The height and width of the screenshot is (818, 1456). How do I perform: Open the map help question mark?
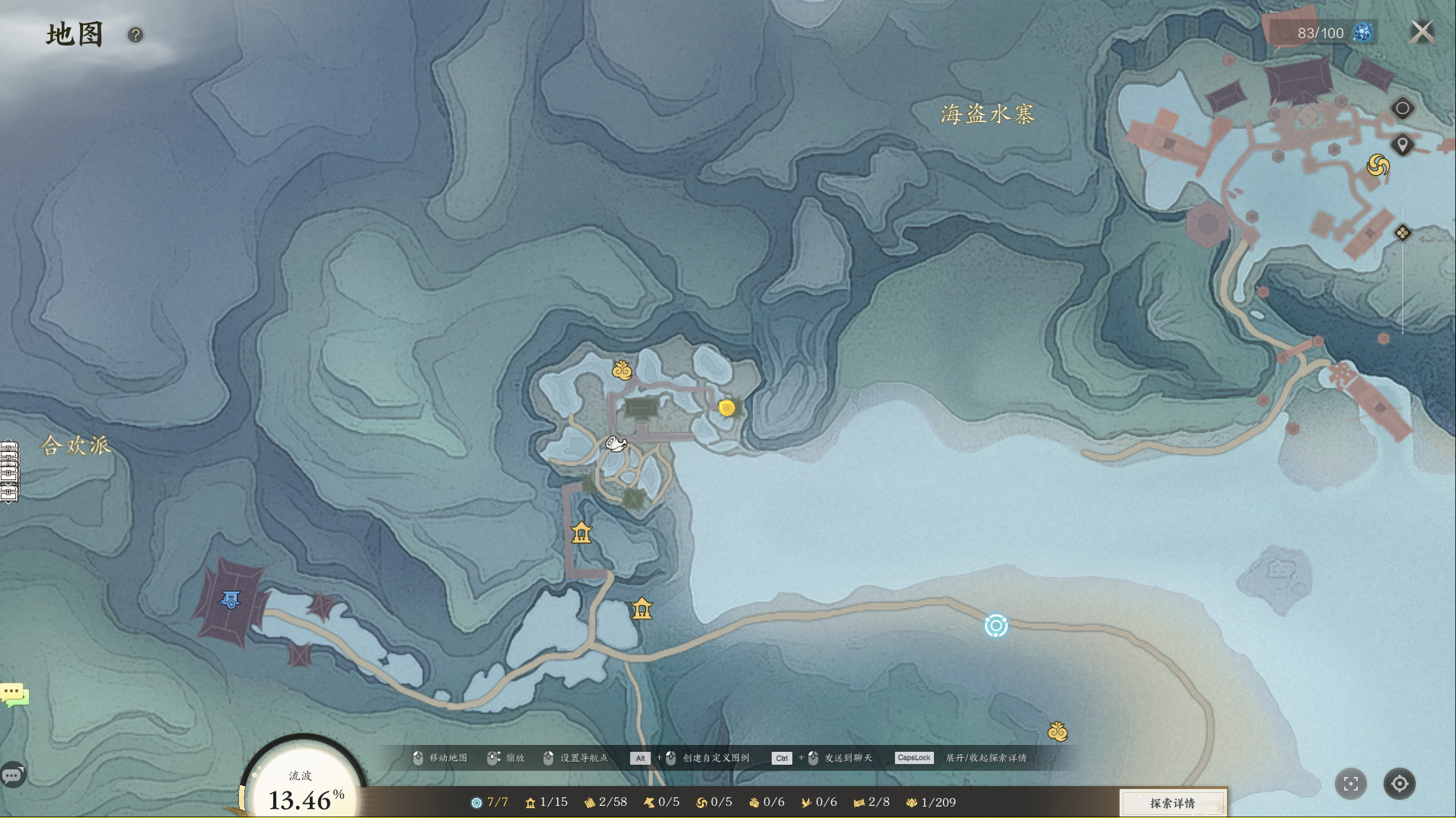point(135,35)
